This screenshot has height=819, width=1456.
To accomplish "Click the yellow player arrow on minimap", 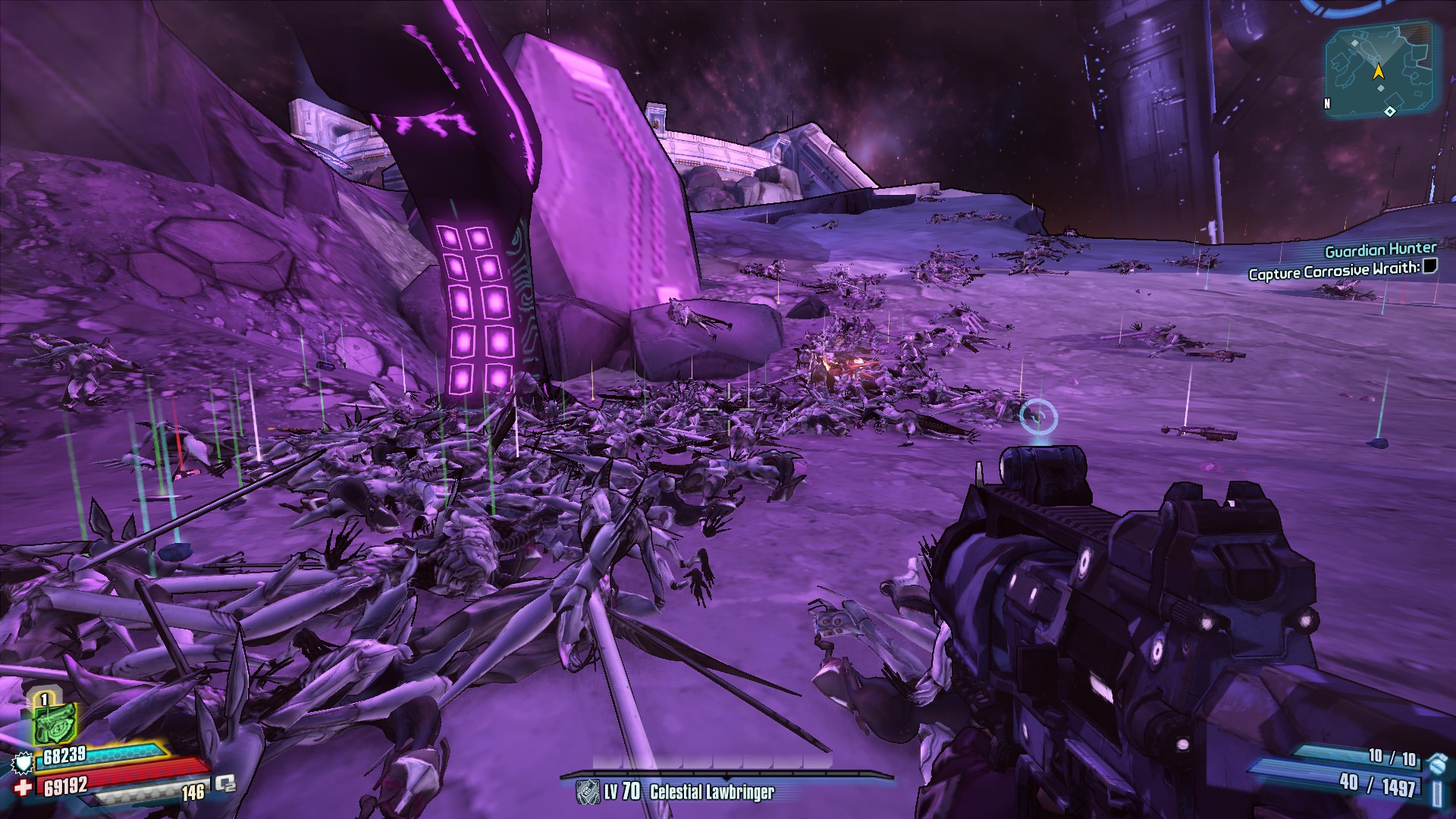I will click(x=1378, y=72).
